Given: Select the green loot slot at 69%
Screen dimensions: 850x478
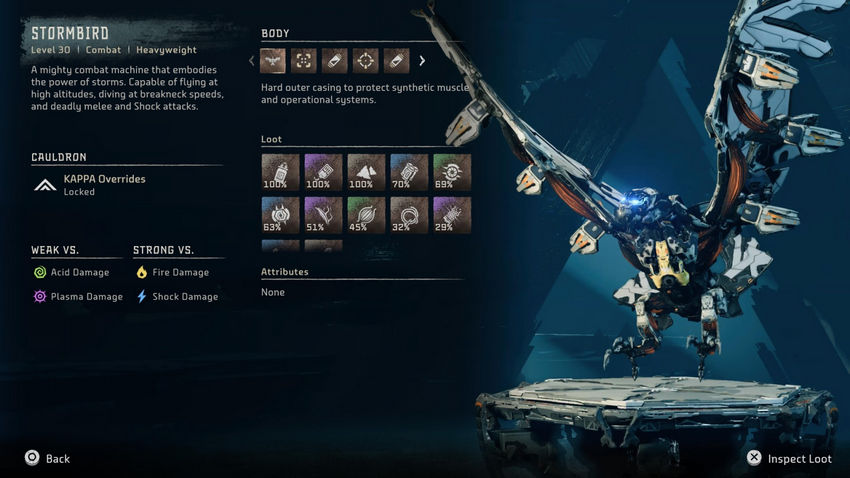Looking at the screenshot, I should 452,172.
